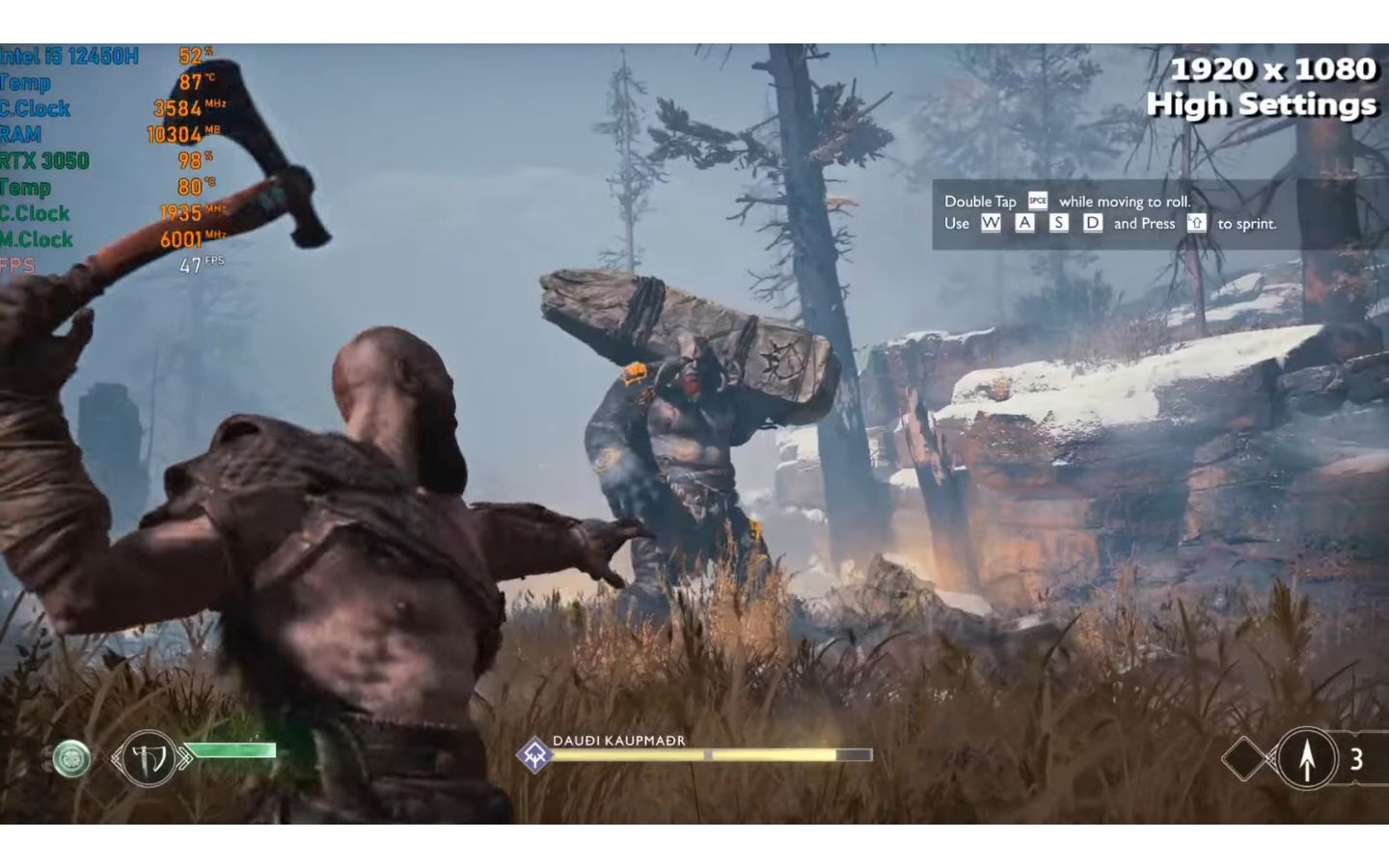Click the A key icon in tutorial prompt

coord(1023,223)
